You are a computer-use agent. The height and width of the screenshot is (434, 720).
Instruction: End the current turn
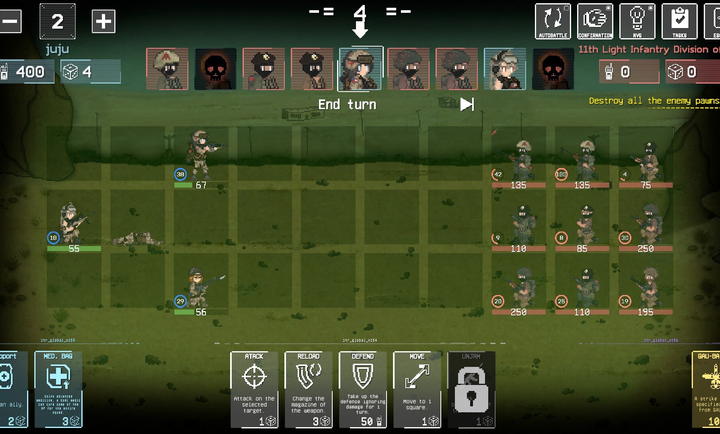click(347, 104)
